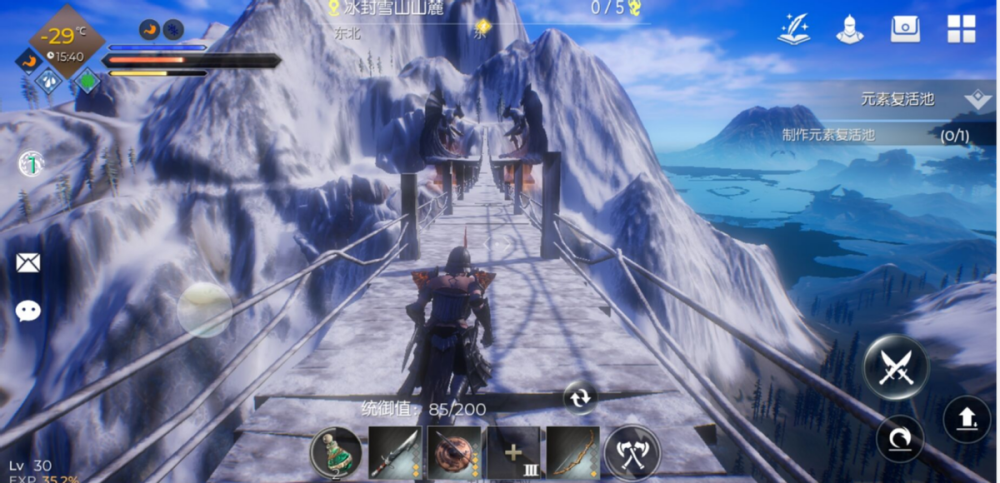Image resolution: width=1000 pixels, height=483 pixels.
Task: Open the mail envelope icon
Action: tap(28, 263)
